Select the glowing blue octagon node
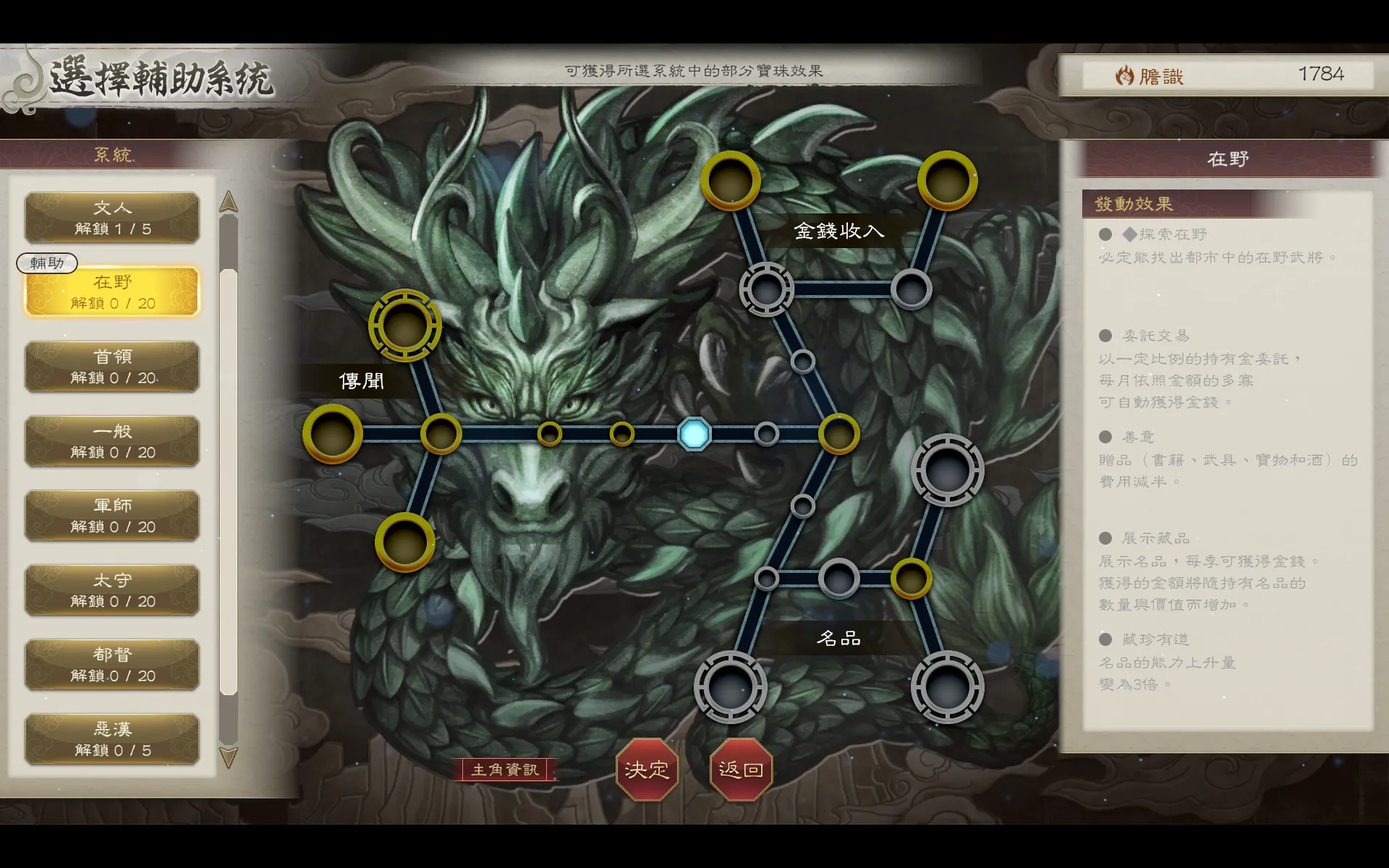The width and height of the screenshot is (1389, 868). point(694,434)
